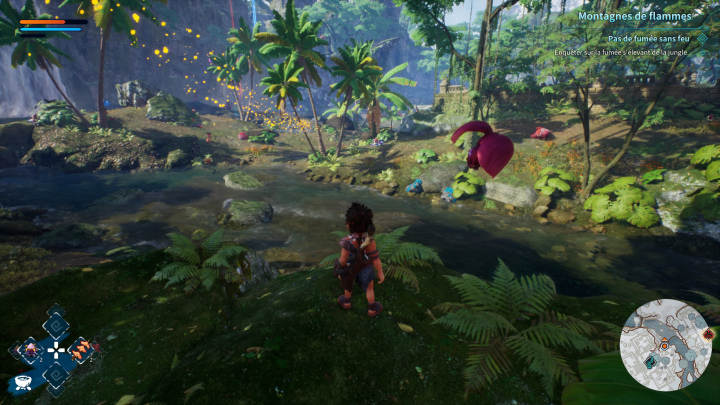
Task: Select the purple flower item slot
Action: tap(30, 350)
